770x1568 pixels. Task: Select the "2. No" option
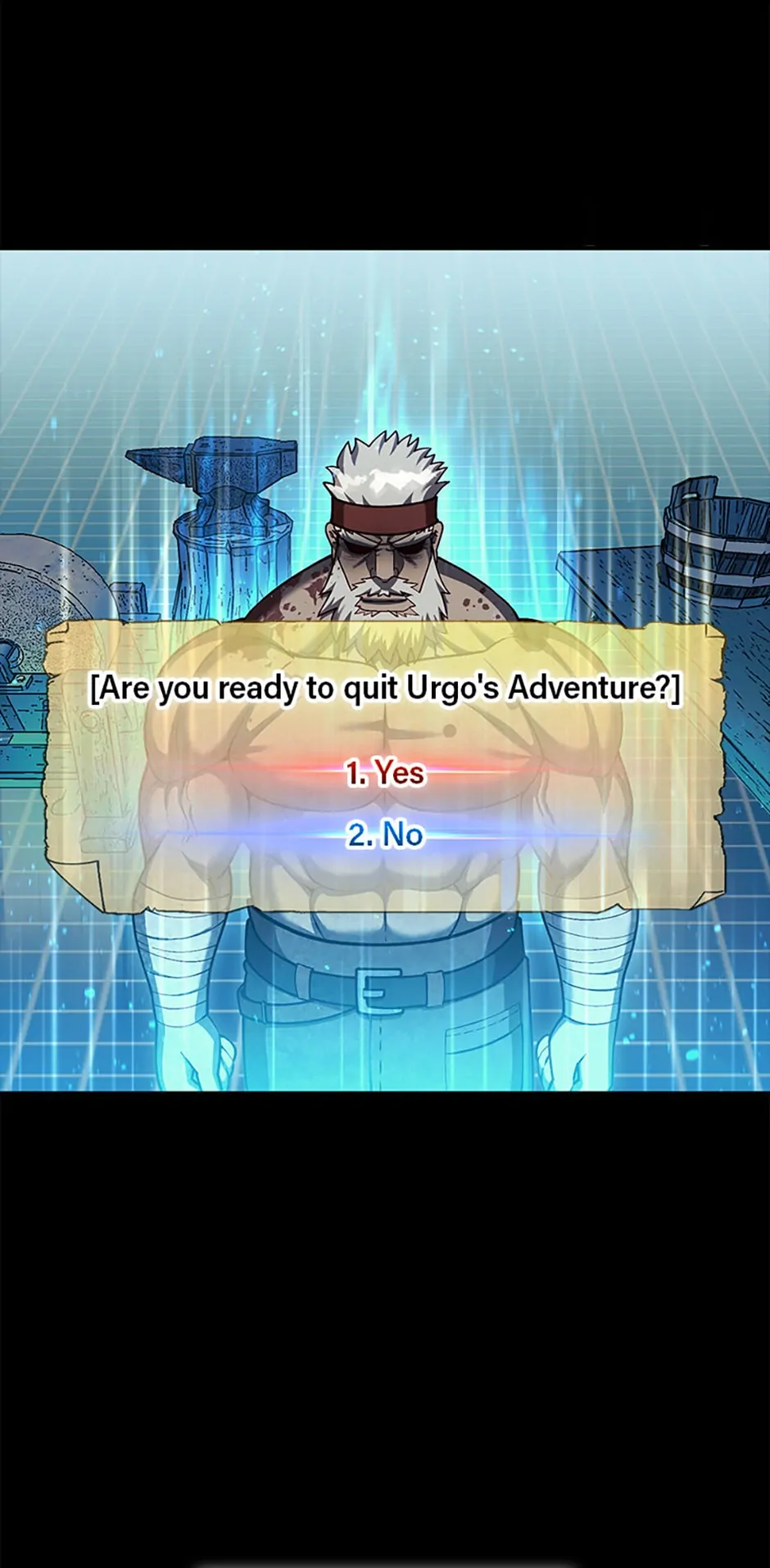click(x=385, y=835)
